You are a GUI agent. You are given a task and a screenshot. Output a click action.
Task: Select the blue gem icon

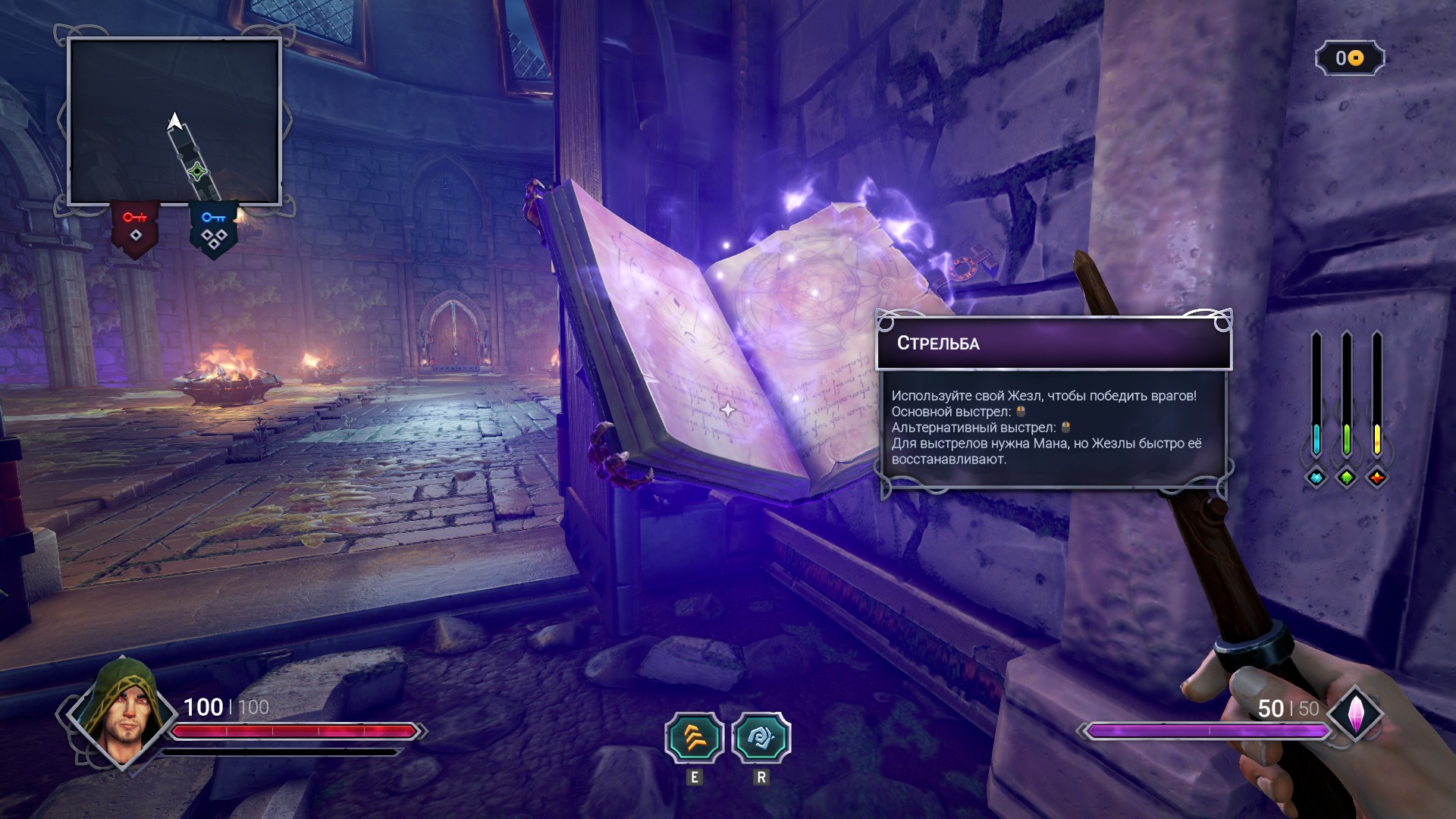(1316, 478)
